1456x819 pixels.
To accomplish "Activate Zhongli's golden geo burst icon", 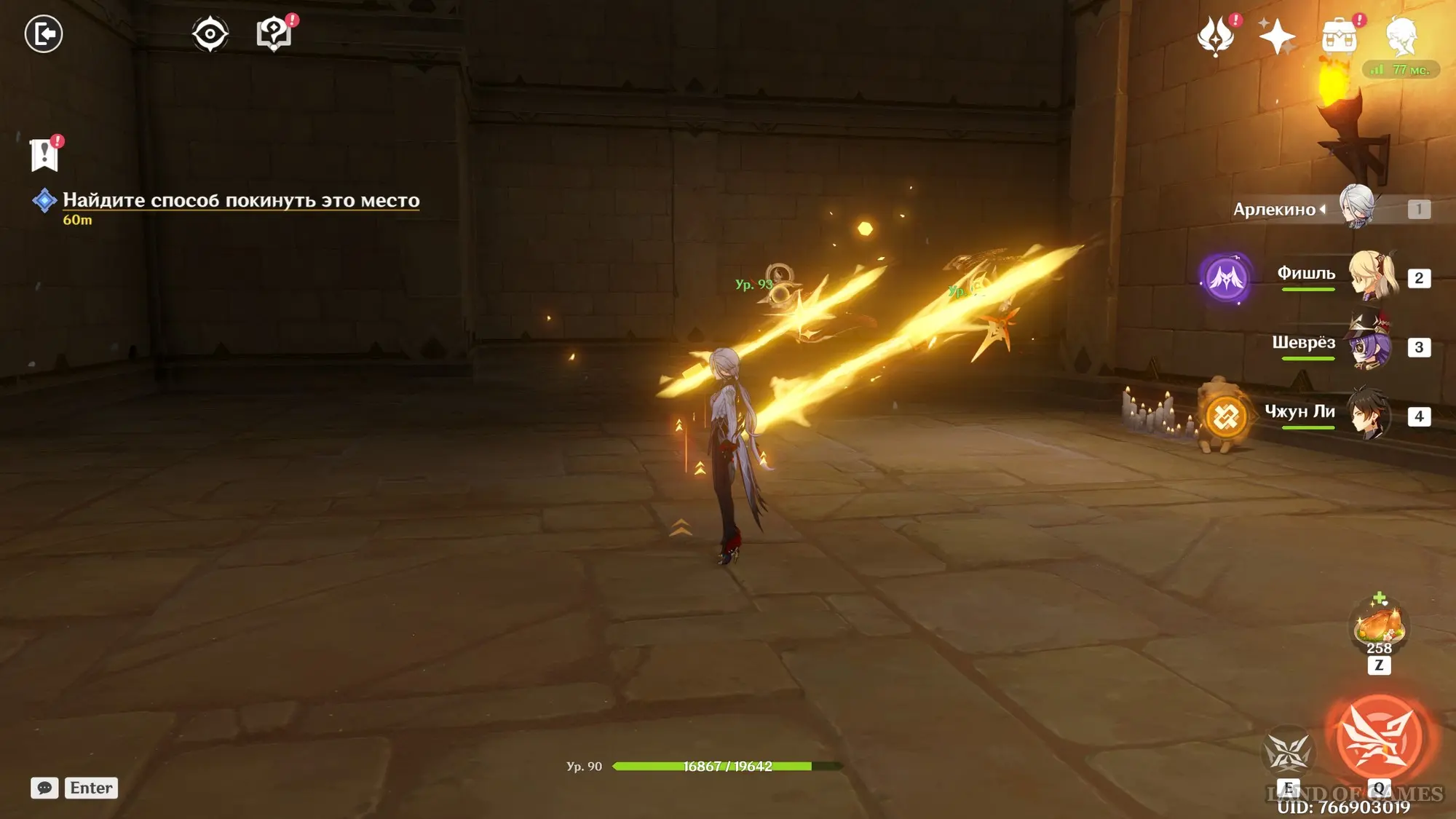I will click(x=1226, y=417).
